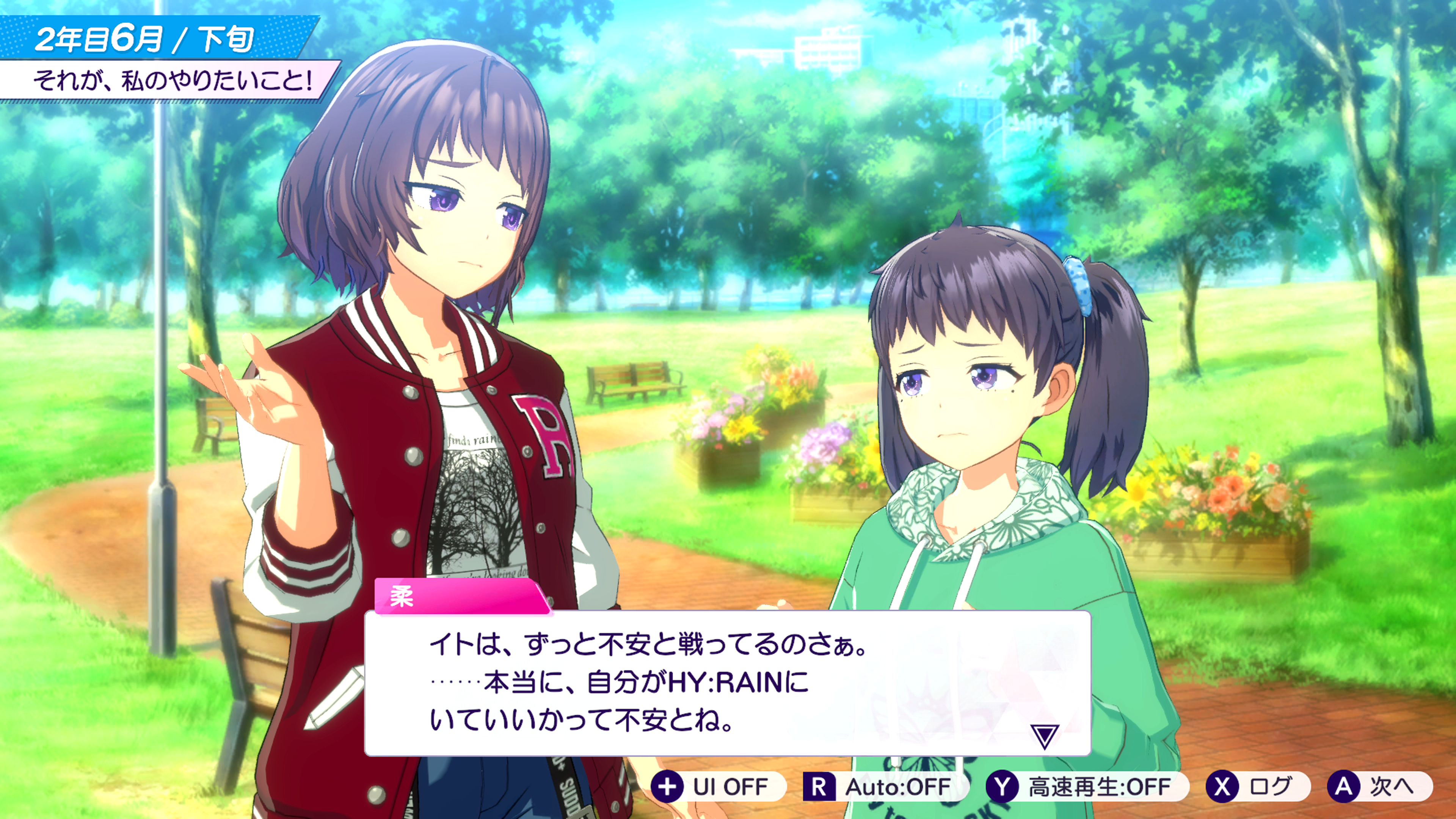Hide the interface with UI OFF
This screenshot has height=819, width=1456.
pyautogui.click(x=718, y=786)
